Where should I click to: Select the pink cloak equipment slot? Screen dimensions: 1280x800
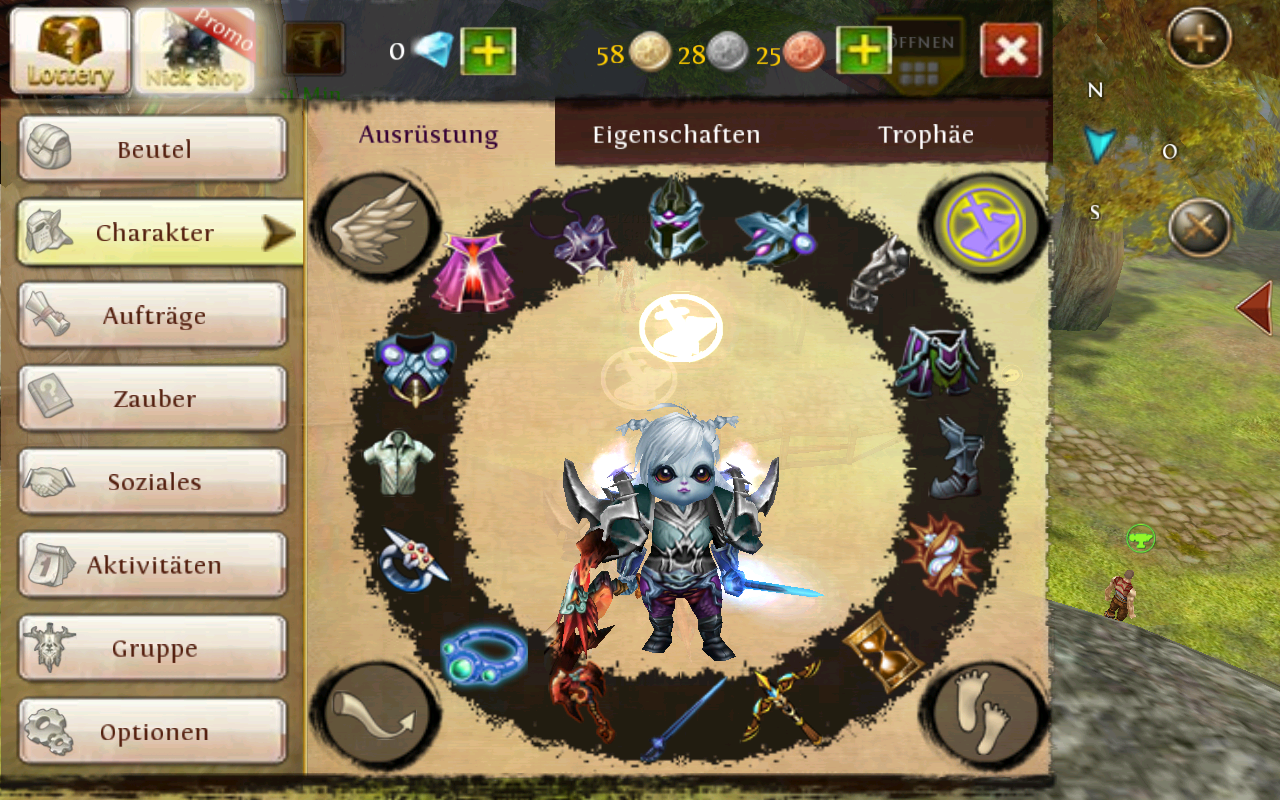point(470,274)
